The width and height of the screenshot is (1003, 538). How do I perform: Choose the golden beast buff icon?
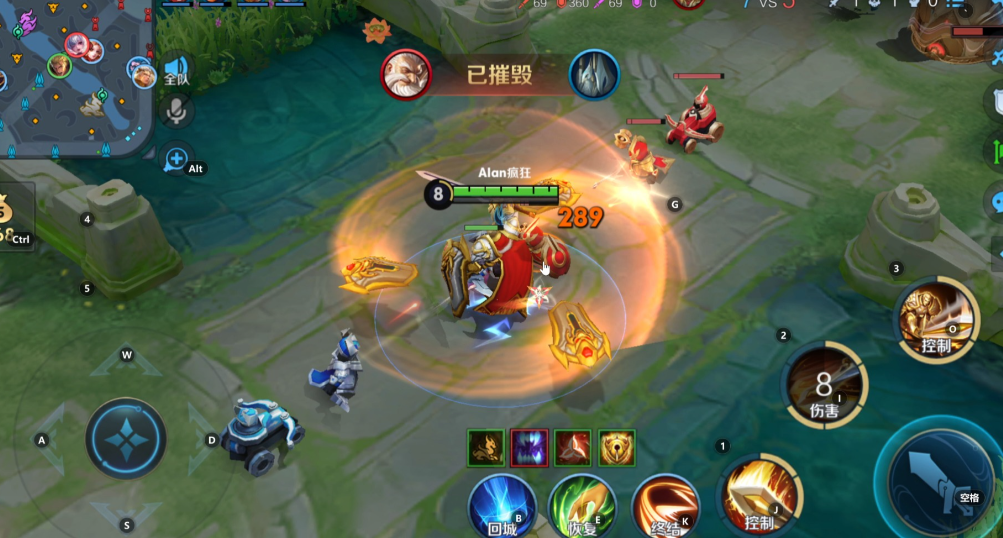coord(485,449)
